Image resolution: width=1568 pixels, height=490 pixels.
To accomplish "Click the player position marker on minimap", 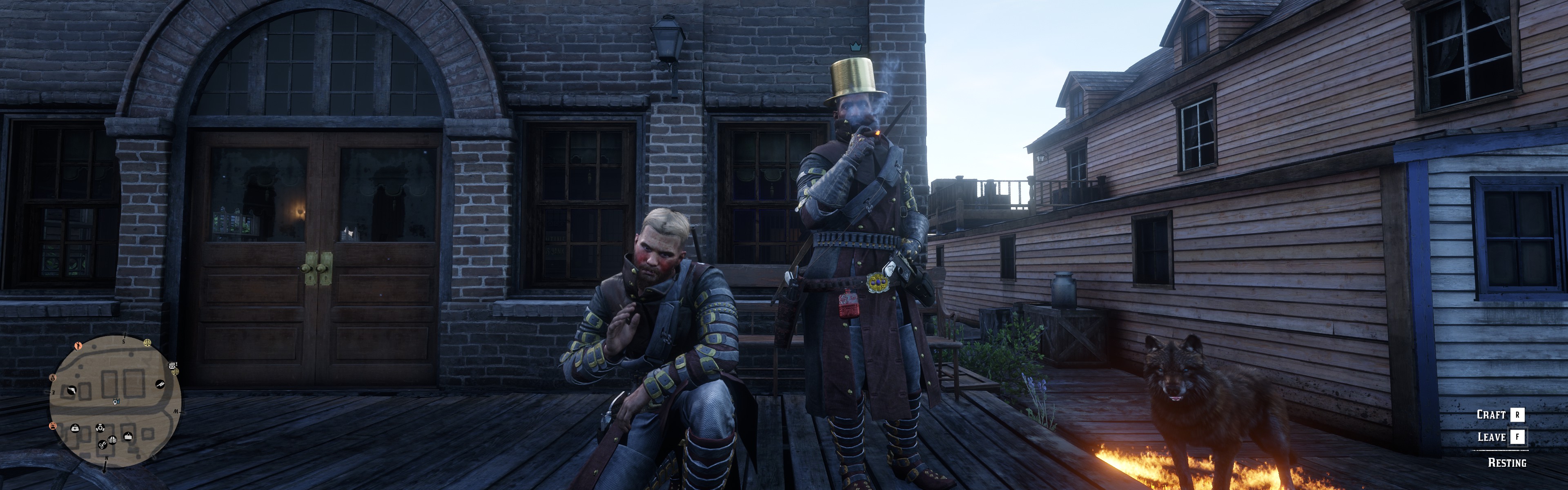I will click(x=116, y=402).
